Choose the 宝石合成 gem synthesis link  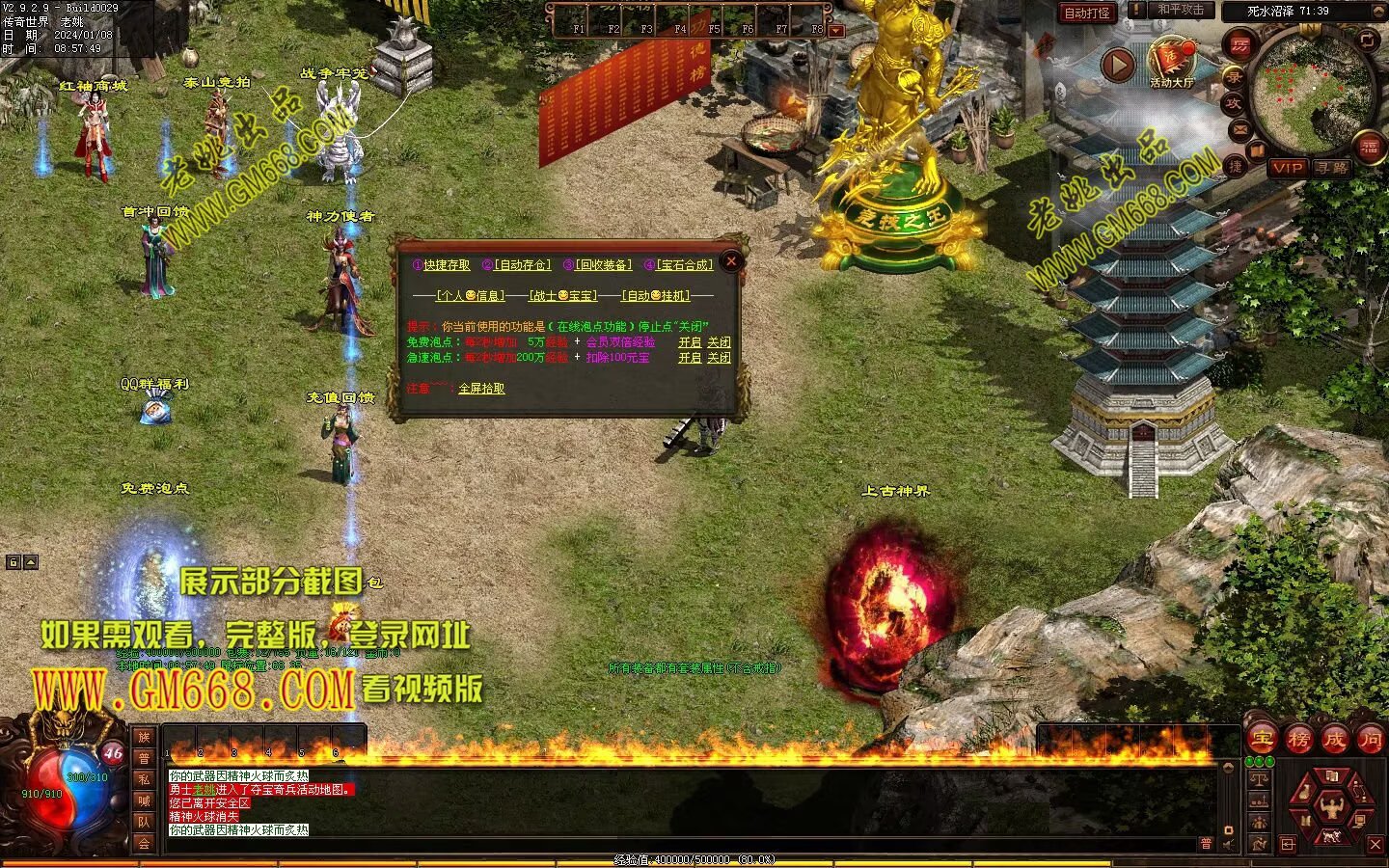(685, 265)
